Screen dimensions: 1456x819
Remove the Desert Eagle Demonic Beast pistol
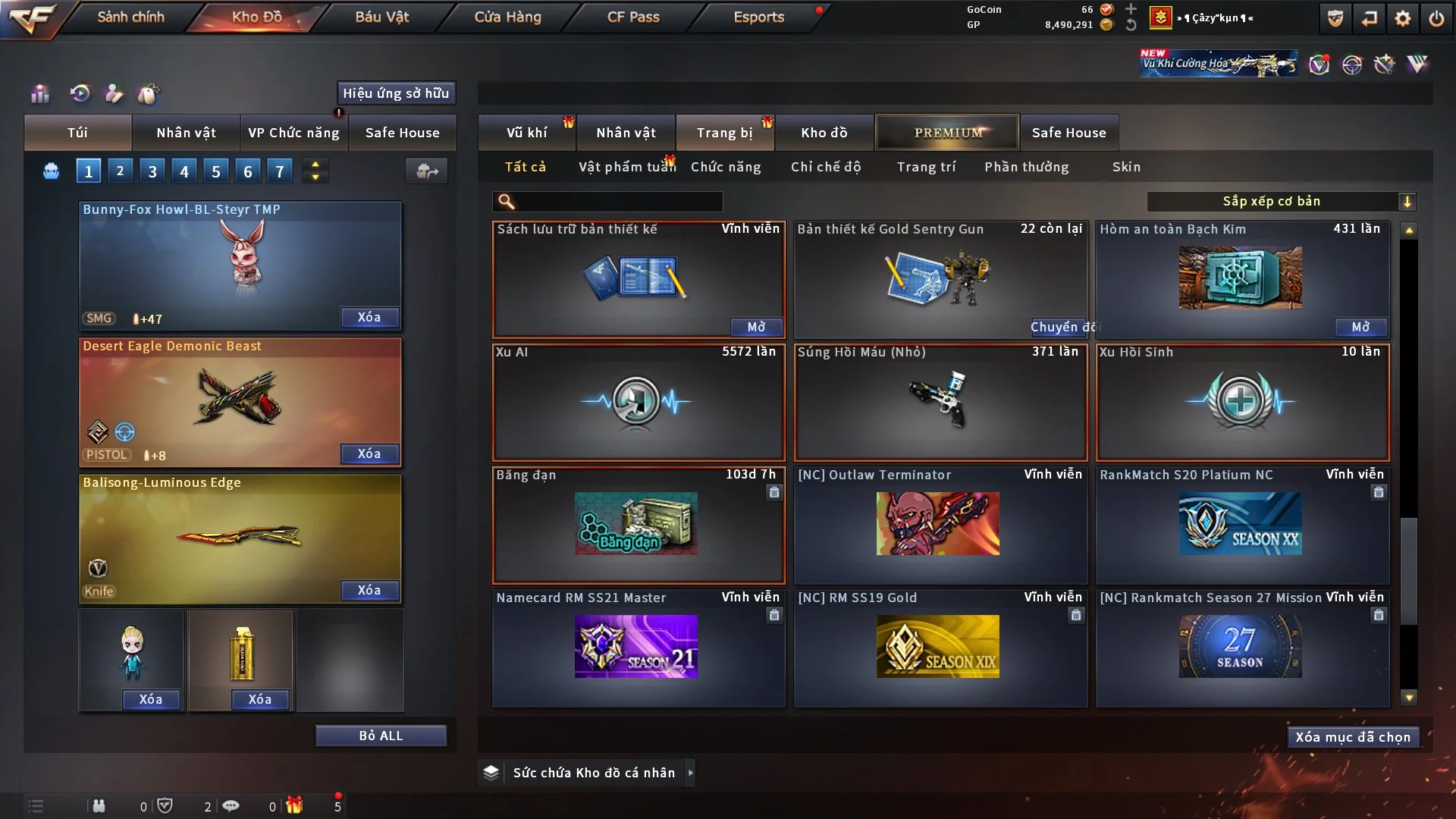point(369,453)
